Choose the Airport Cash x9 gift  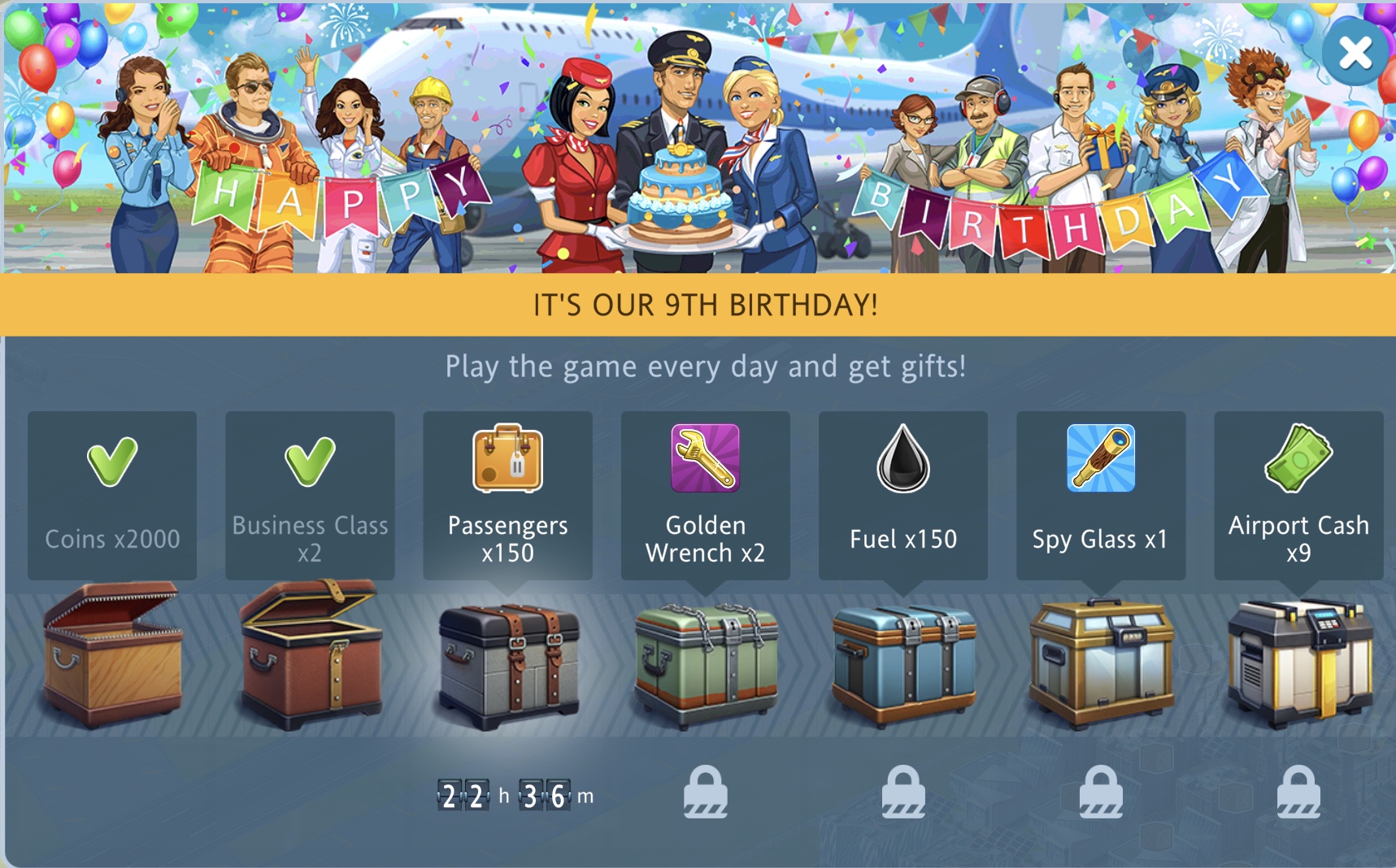coord(1298,495)
